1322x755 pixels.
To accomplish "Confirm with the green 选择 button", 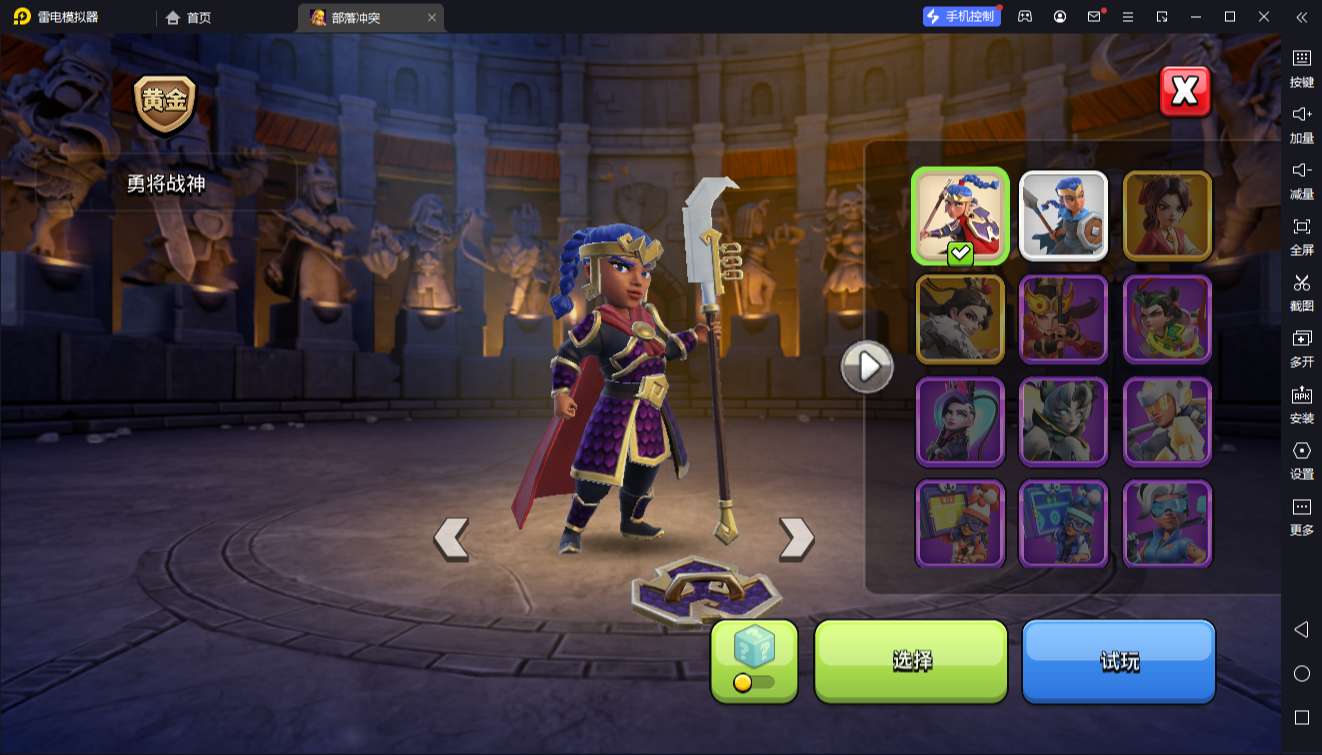I will point(911,660).
